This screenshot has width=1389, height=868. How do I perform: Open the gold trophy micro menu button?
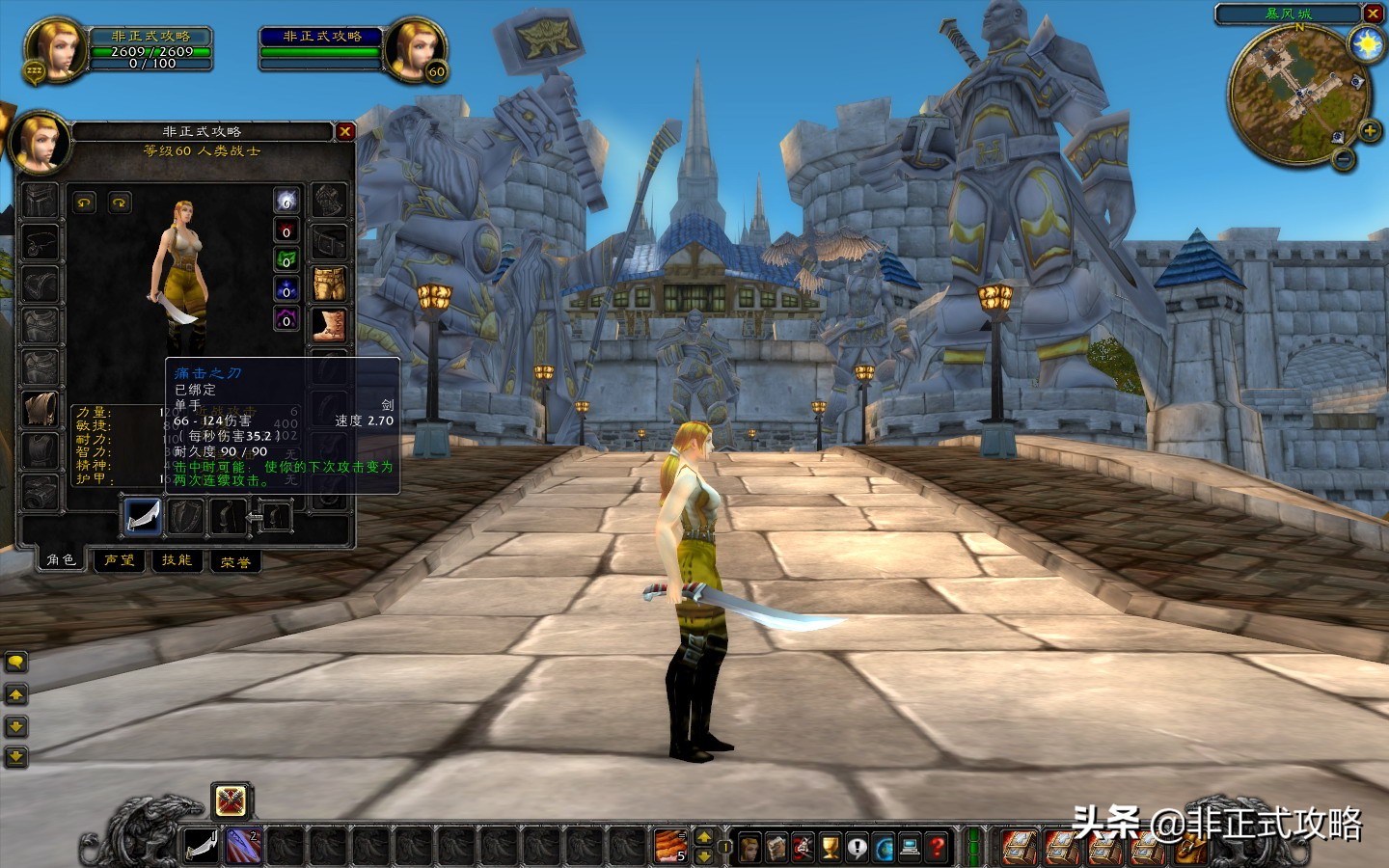point(830,847)
